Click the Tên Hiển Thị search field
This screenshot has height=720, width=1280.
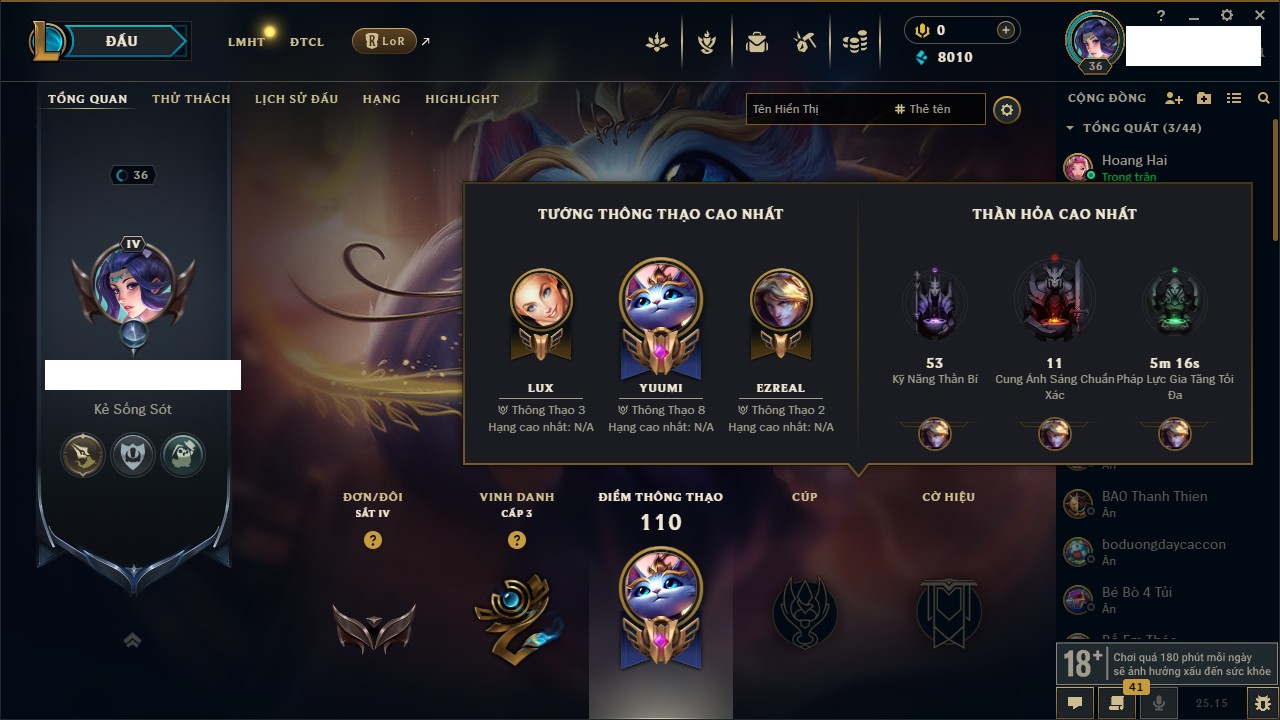(815, 109)
